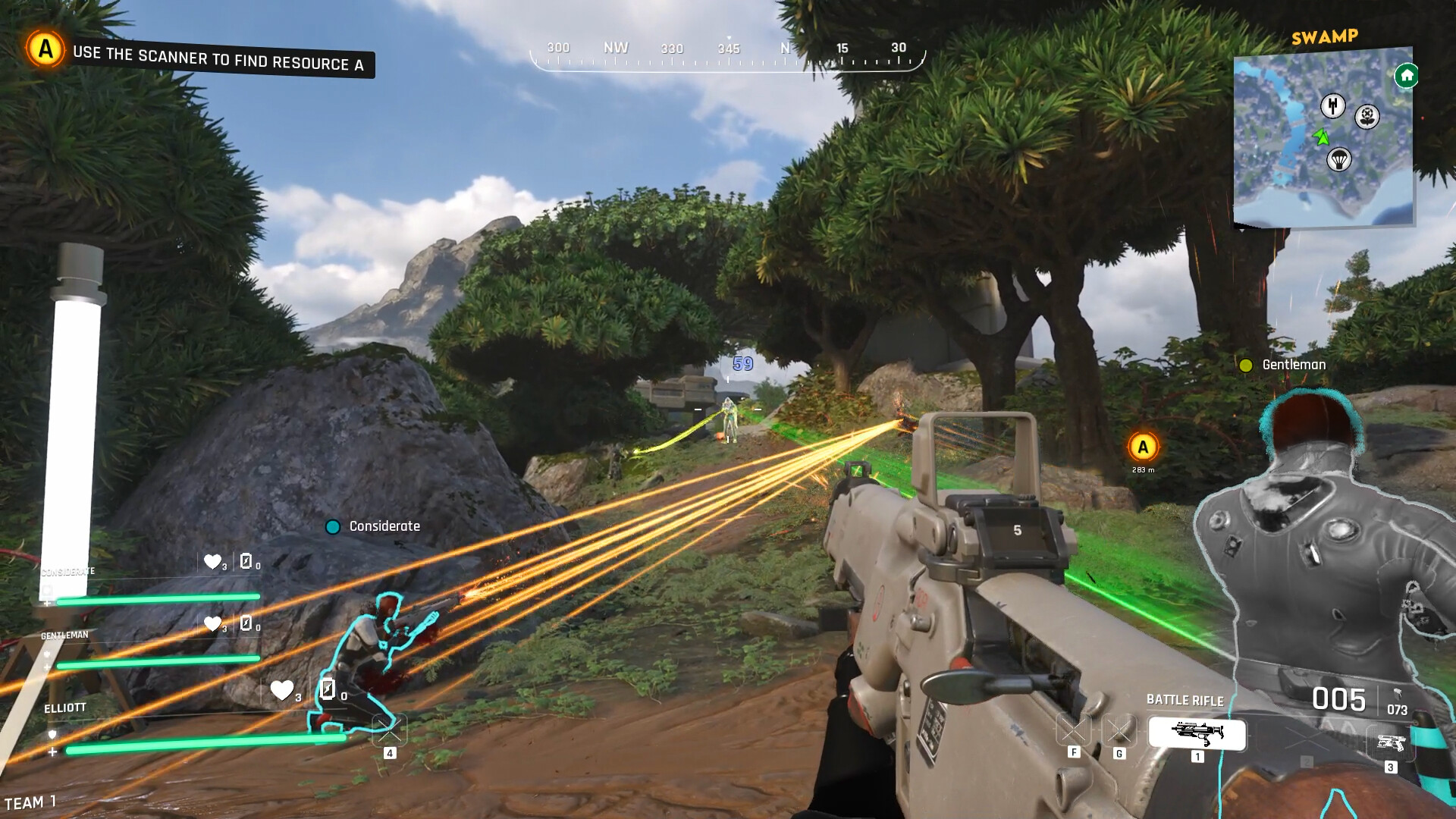Select the parachute drop icon on the minimap

pyautogui.click(x=1339, y=159)
